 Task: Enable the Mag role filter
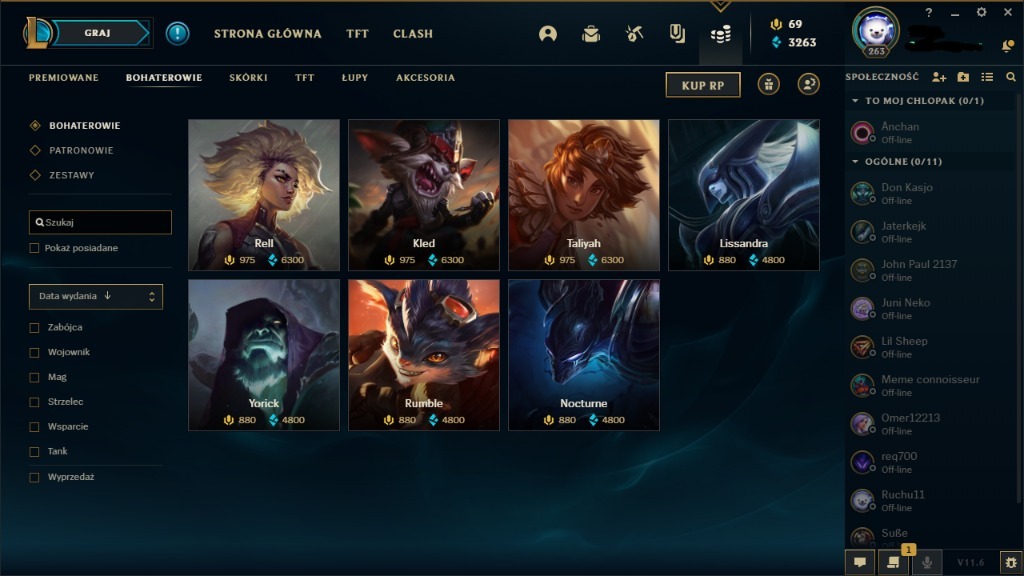(x=35, y=377)
